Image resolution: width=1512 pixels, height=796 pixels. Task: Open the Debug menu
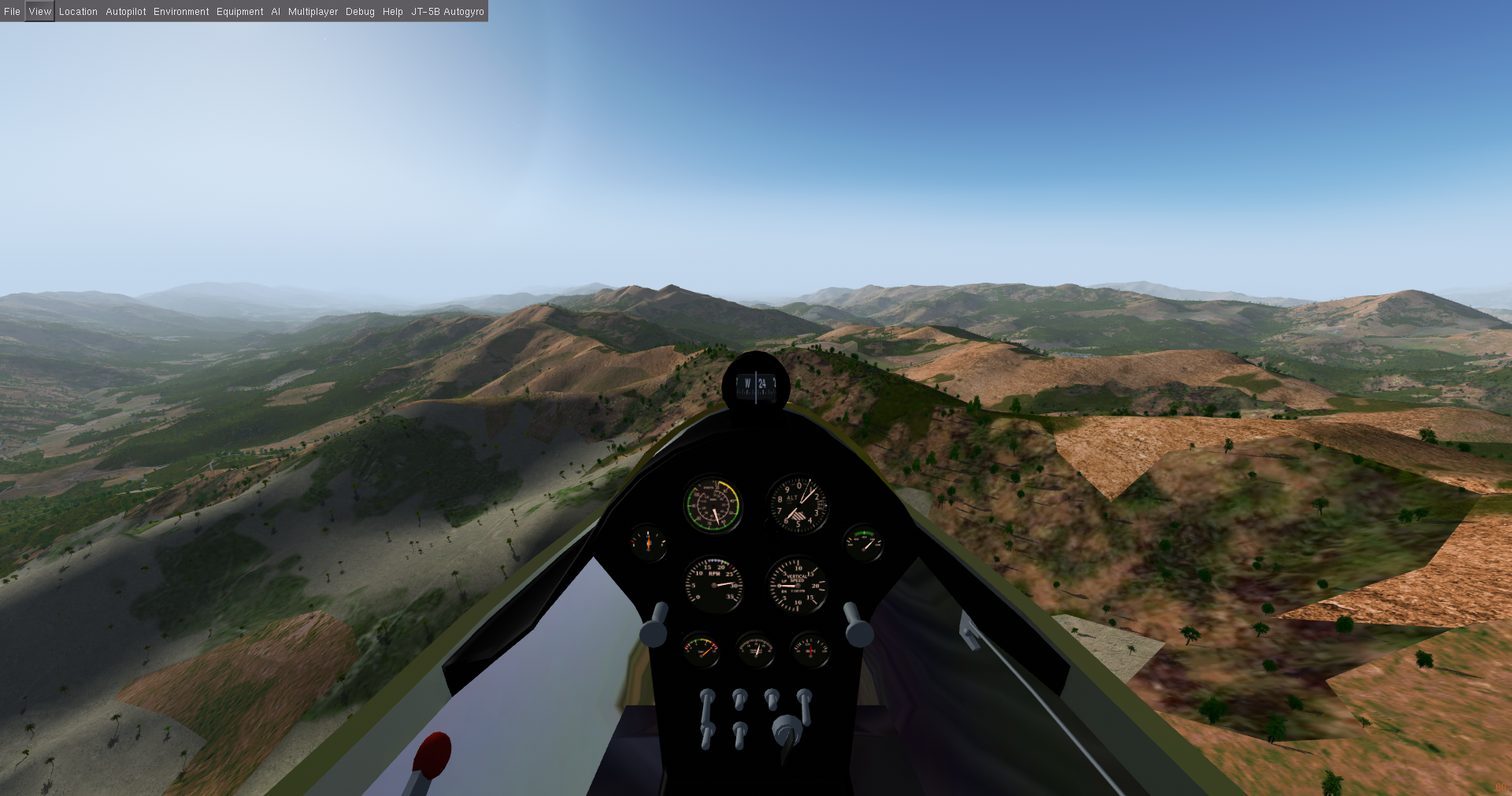[360, 12]
